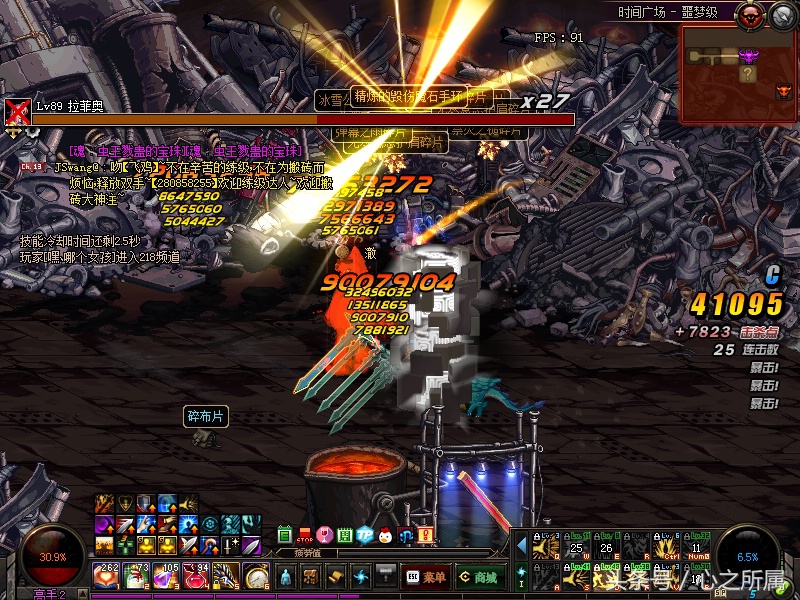Use the heart potion in quick slot 1

click(x=106, y=576)
